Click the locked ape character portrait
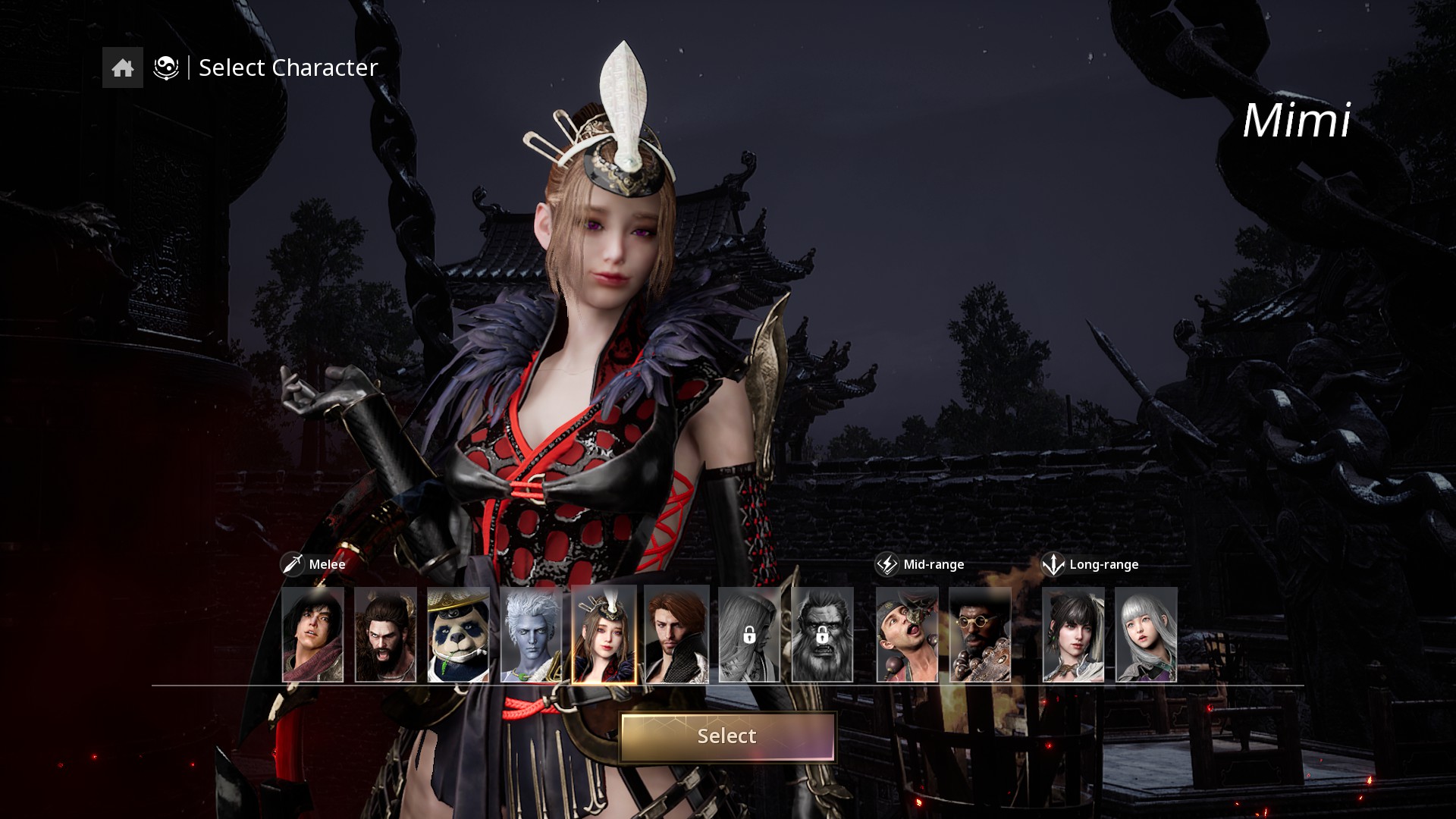The height and width of the screenshot is (819, 1456). (822, 635)
